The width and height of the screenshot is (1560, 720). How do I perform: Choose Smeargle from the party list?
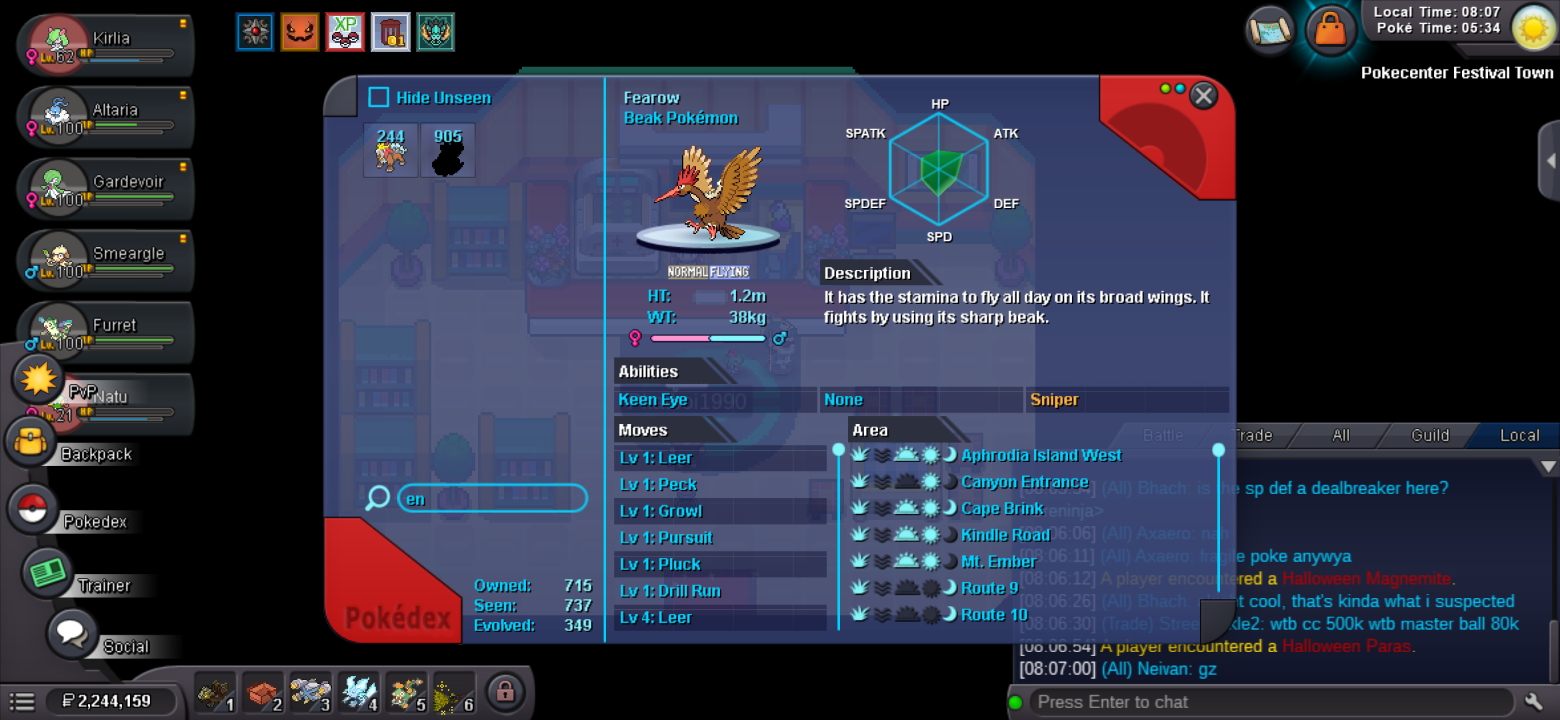tap(110, 261)
